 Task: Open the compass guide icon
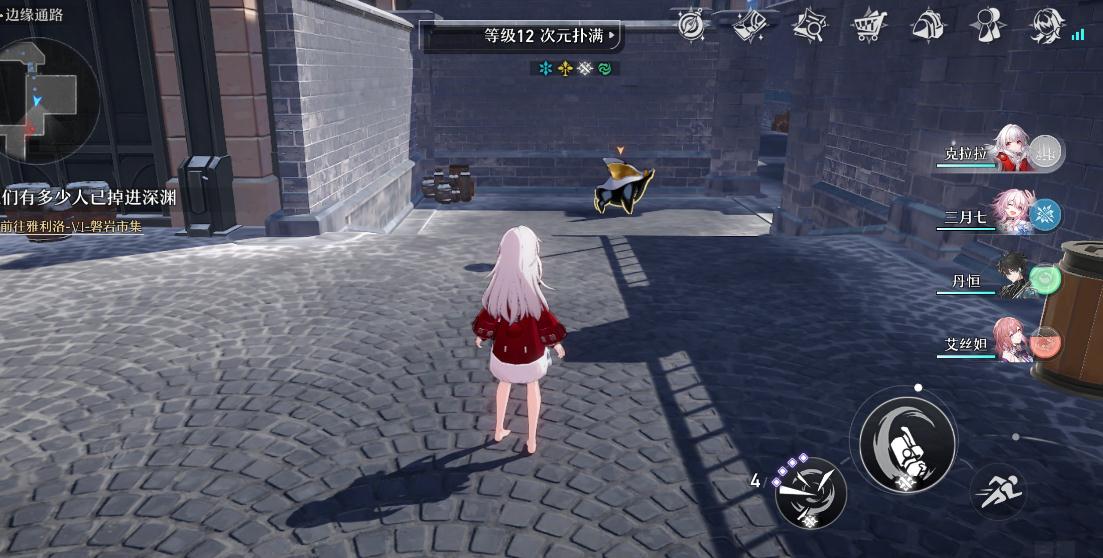click(691, 26)
